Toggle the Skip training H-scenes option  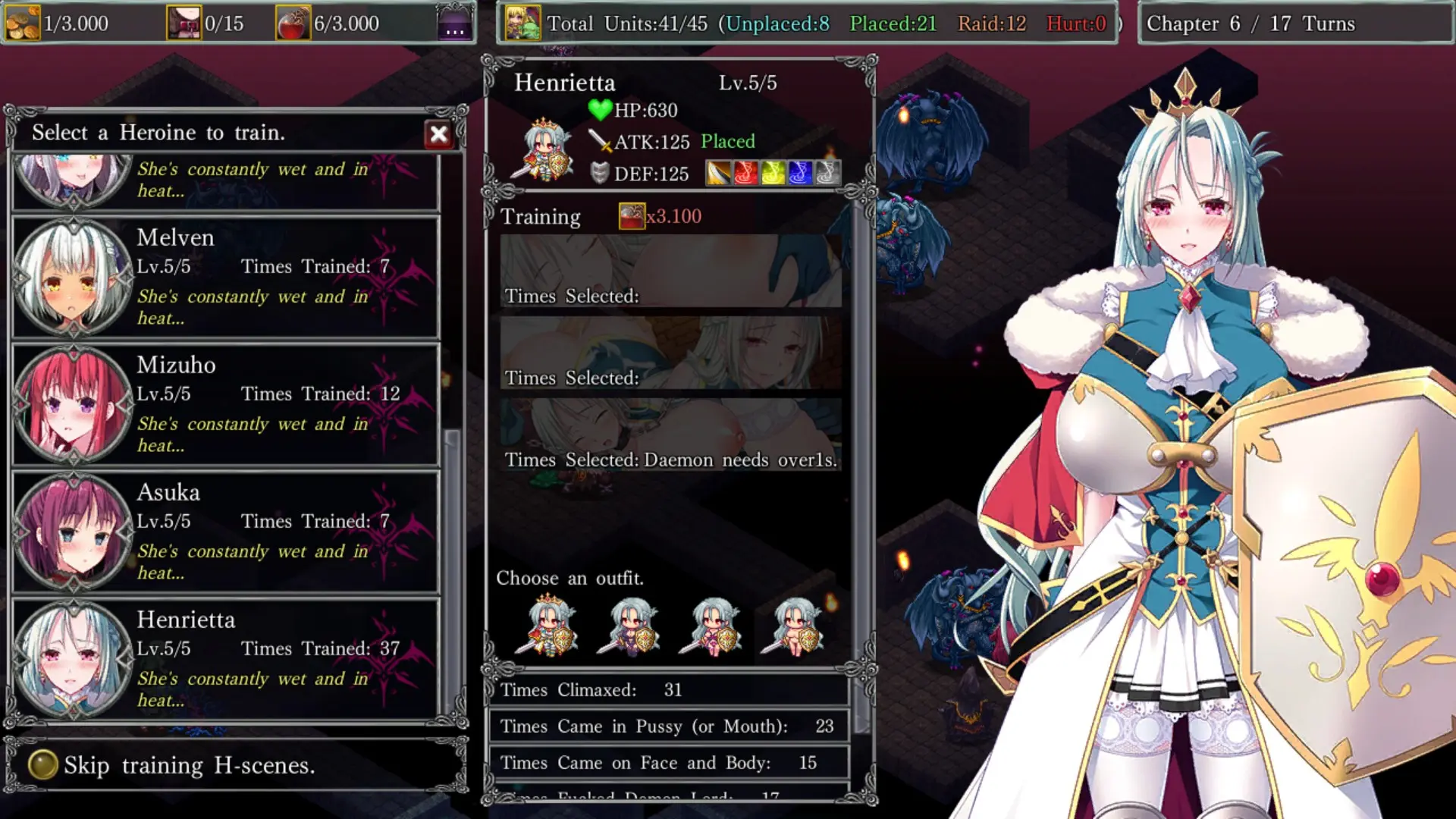(43, 765)
